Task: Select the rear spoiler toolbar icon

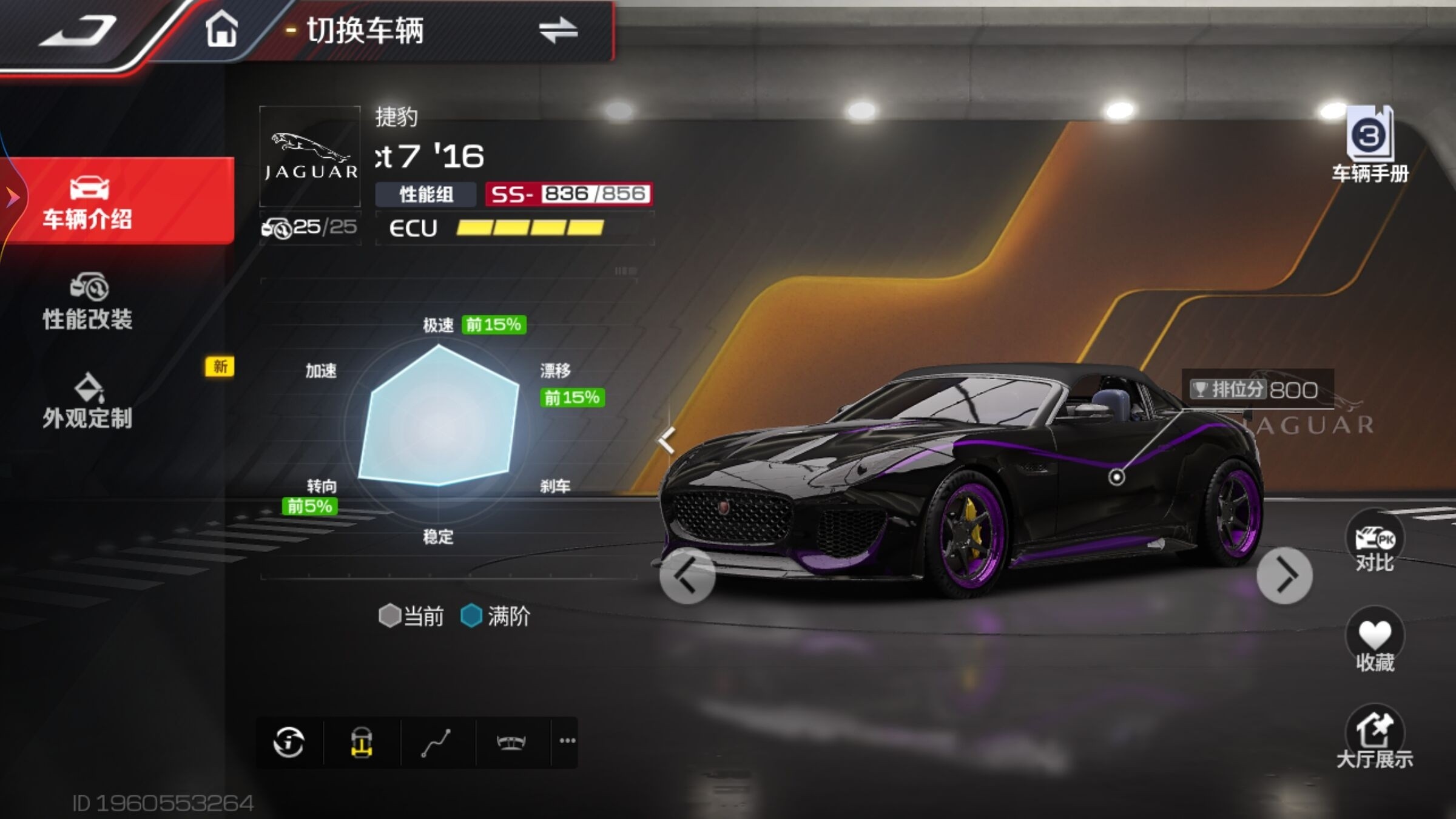Action: coord(511,742)
